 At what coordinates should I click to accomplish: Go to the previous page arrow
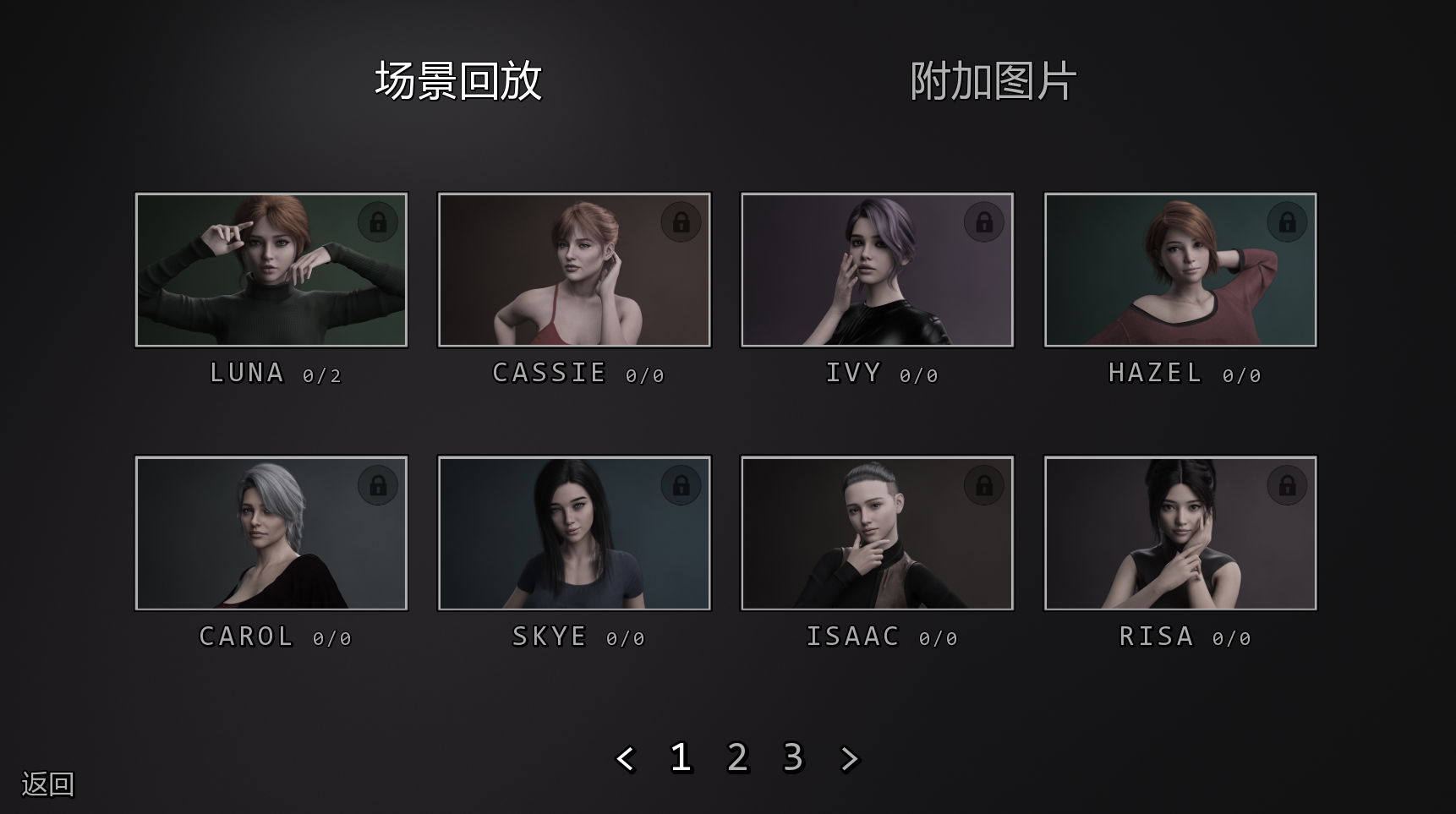click(x=626, y=758)
